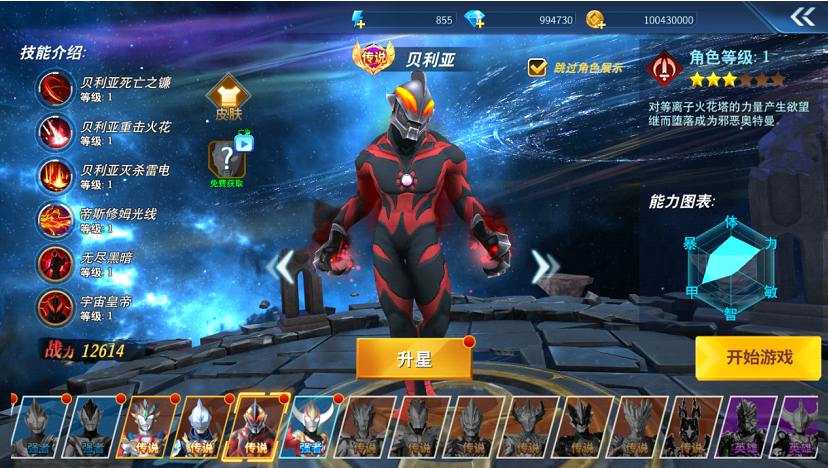Select the 贝利亚灭杀雷电 skill icon
The width and height of the screenshot is (828, 468).
55,177
